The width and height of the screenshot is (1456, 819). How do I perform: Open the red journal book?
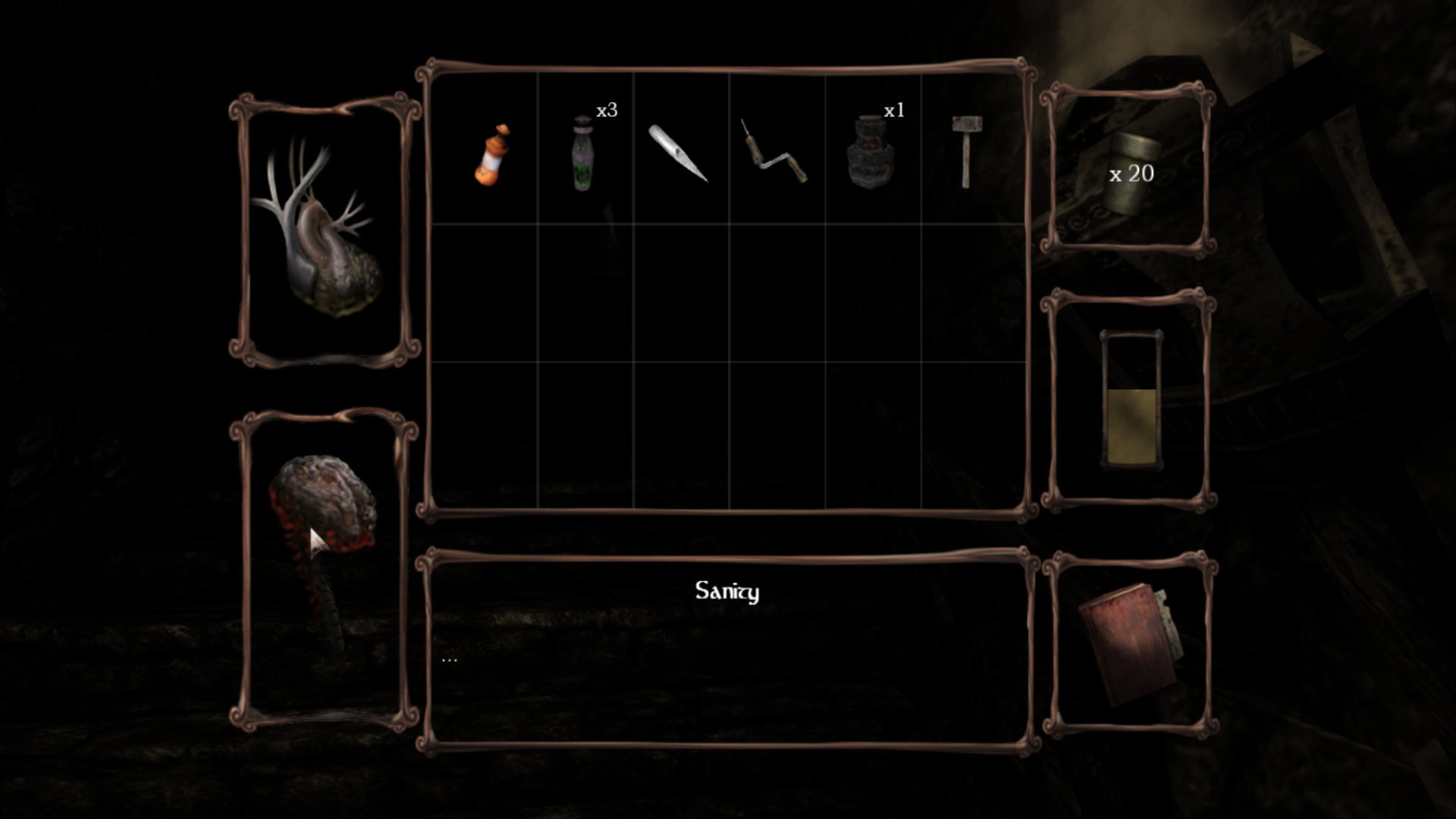pyautogui.click(x=1128, y=643)
